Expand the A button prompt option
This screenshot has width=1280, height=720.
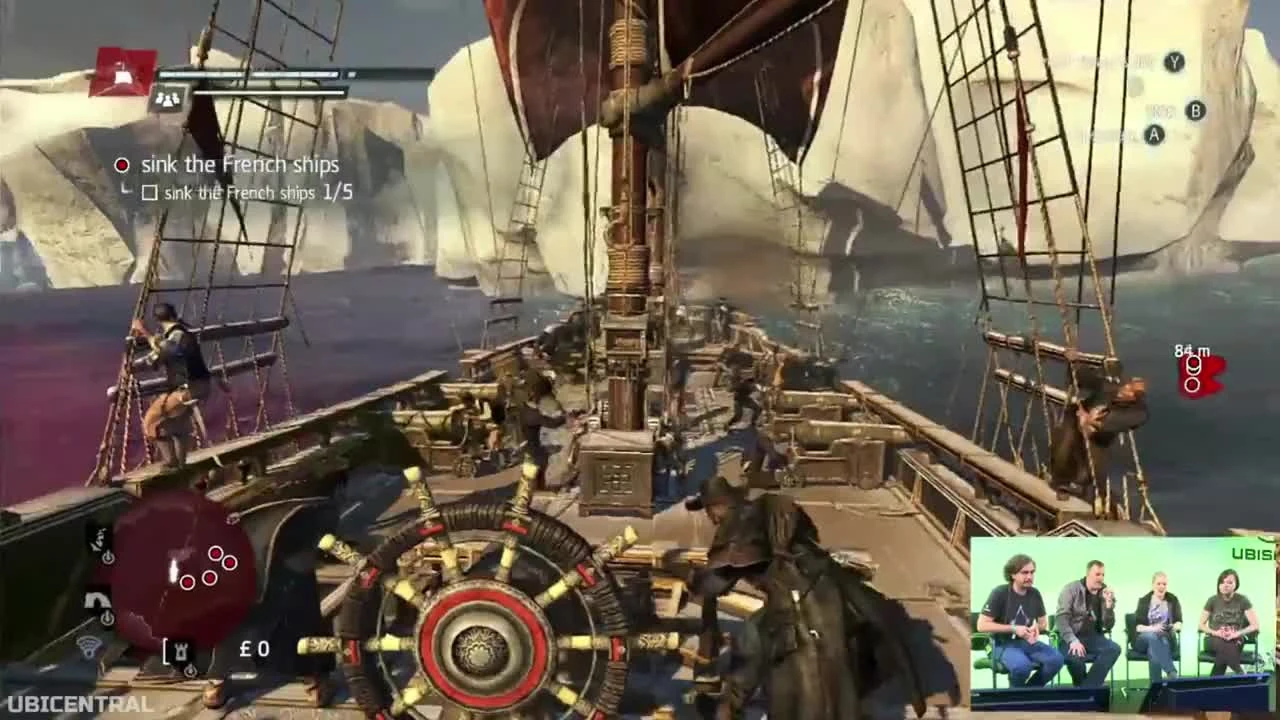coord(1152,136)
